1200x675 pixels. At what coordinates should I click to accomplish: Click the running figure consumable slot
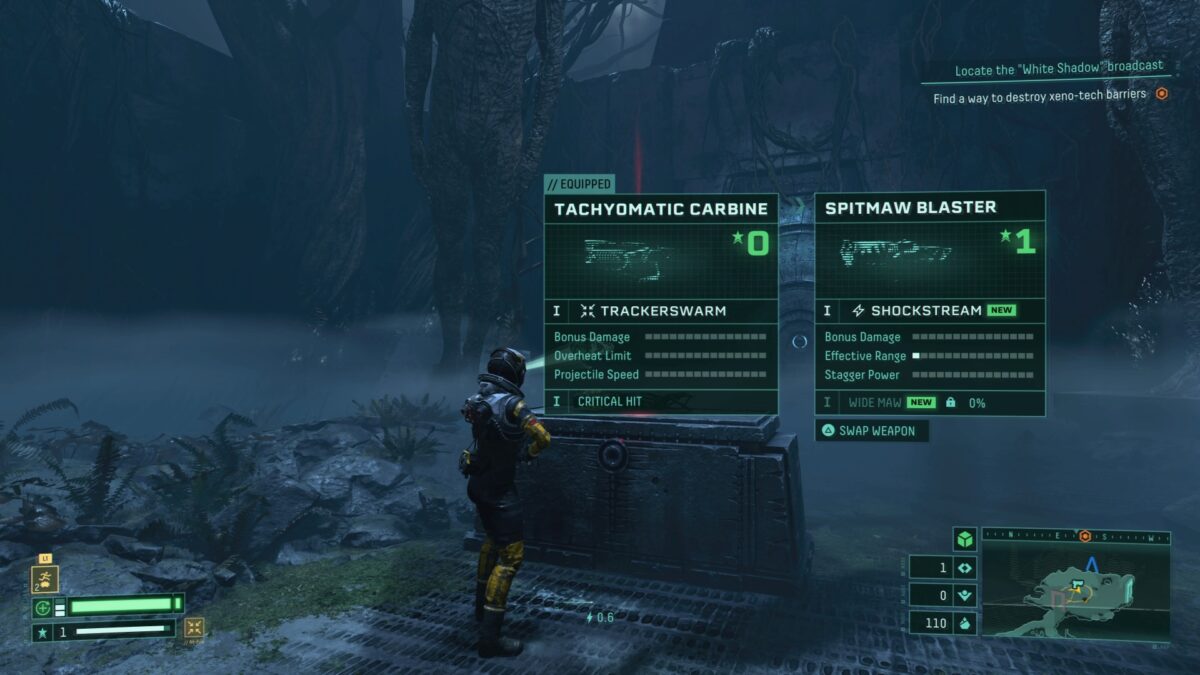46,578
